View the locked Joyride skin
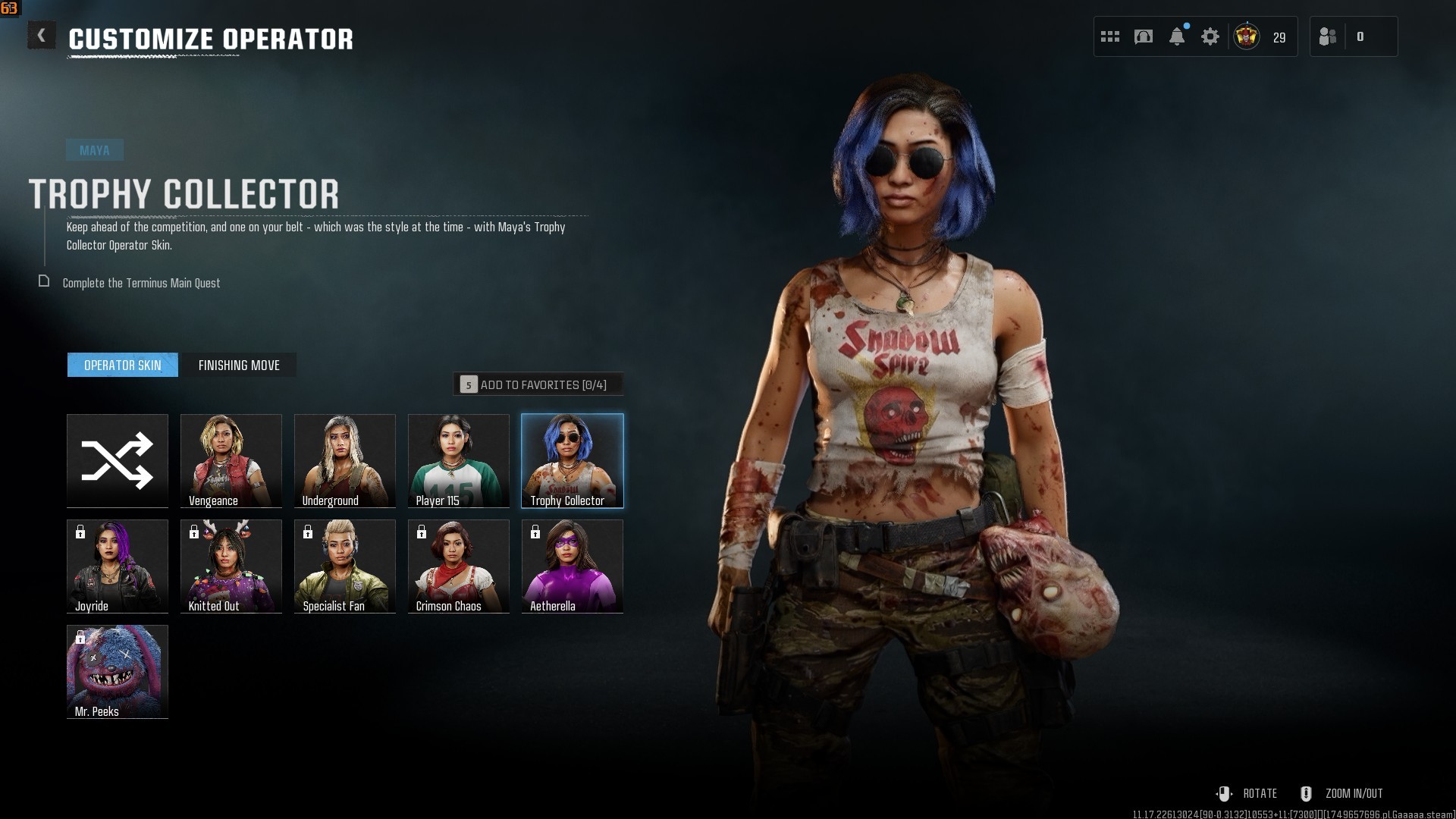 (x=118, y=566)
